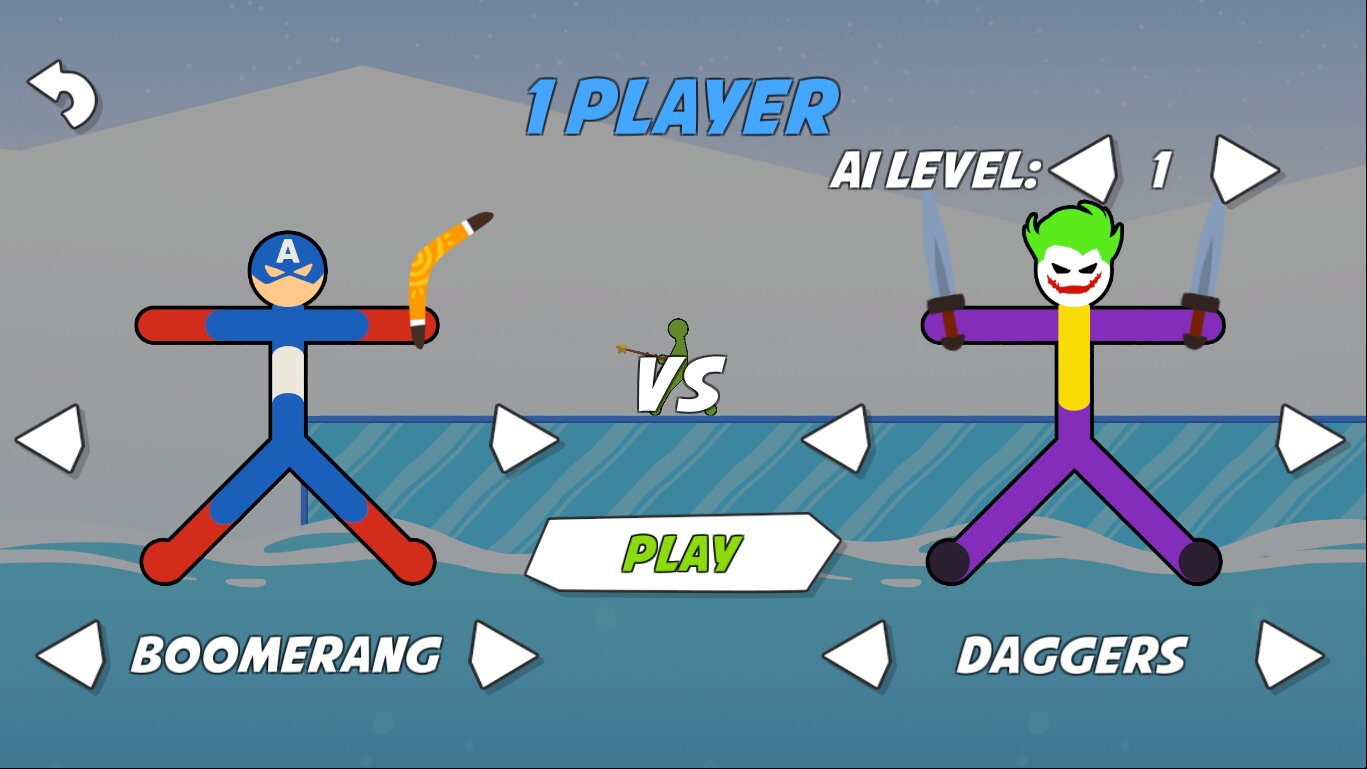Image resolution: width=1367 pixels, height=769 pixels.
Task: Click the 1 PLAYER mode title
Action: 682,103
